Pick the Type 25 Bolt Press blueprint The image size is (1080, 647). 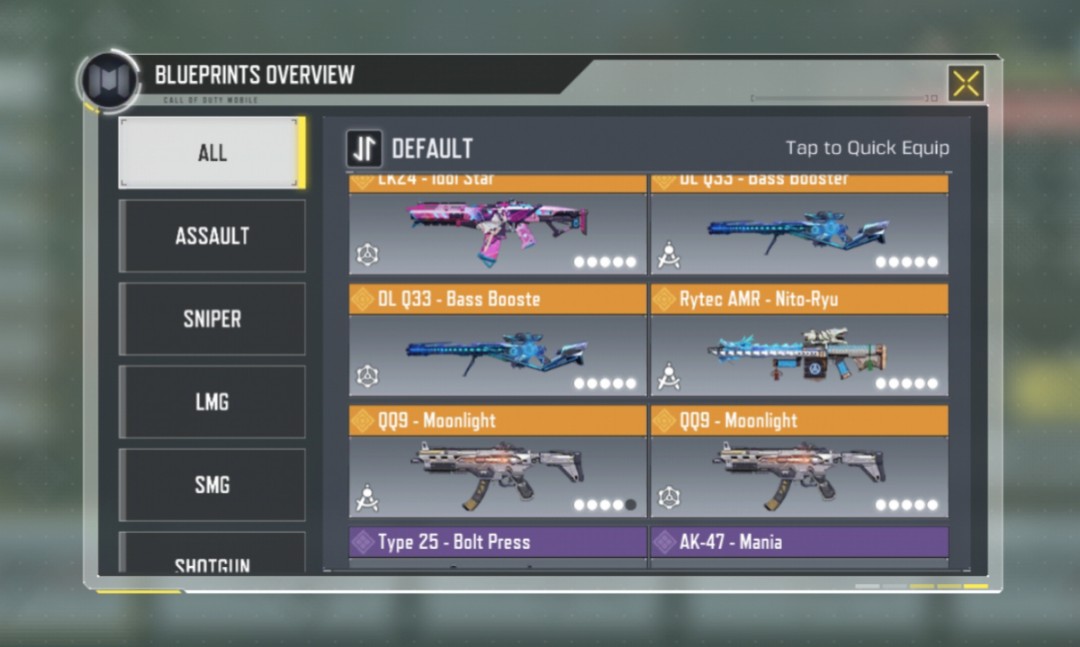(x=497, y=544)
